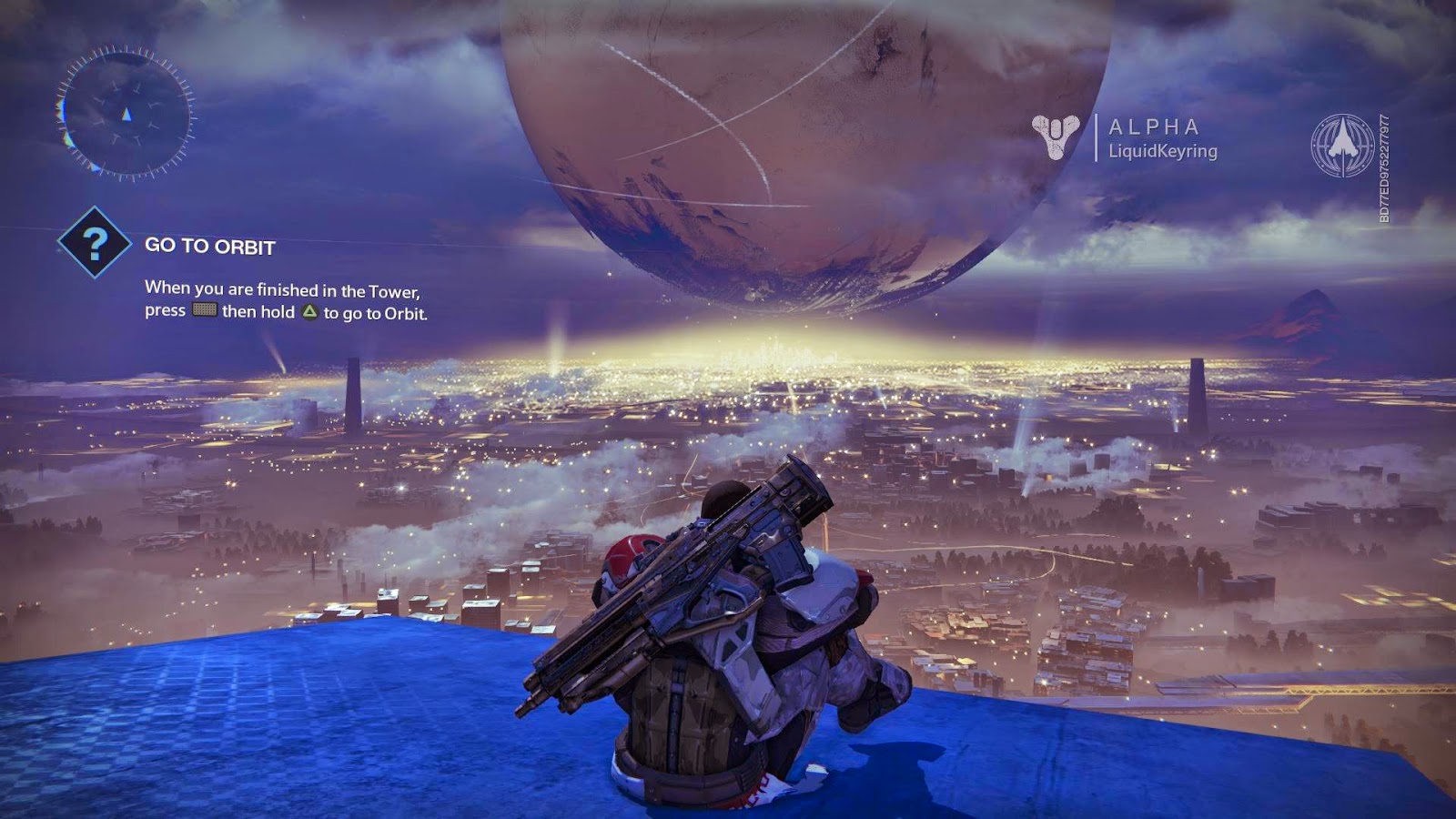Click the circular ship emblem icon
Image resolution: width=1456 pixels, height=819 pixels.
[x=1342, y=146]
